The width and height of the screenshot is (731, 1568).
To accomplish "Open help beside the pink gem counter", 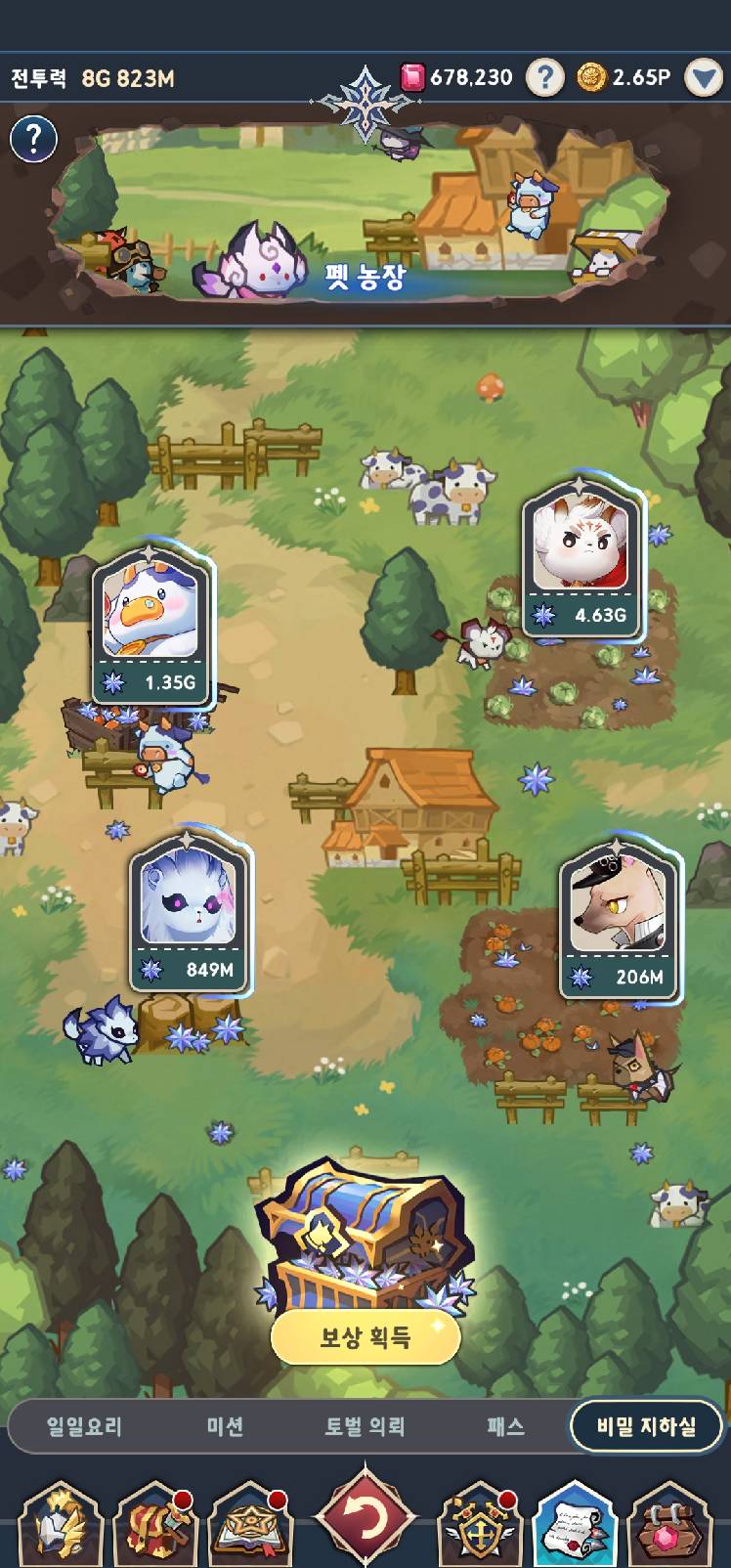I will coord(545,77).
